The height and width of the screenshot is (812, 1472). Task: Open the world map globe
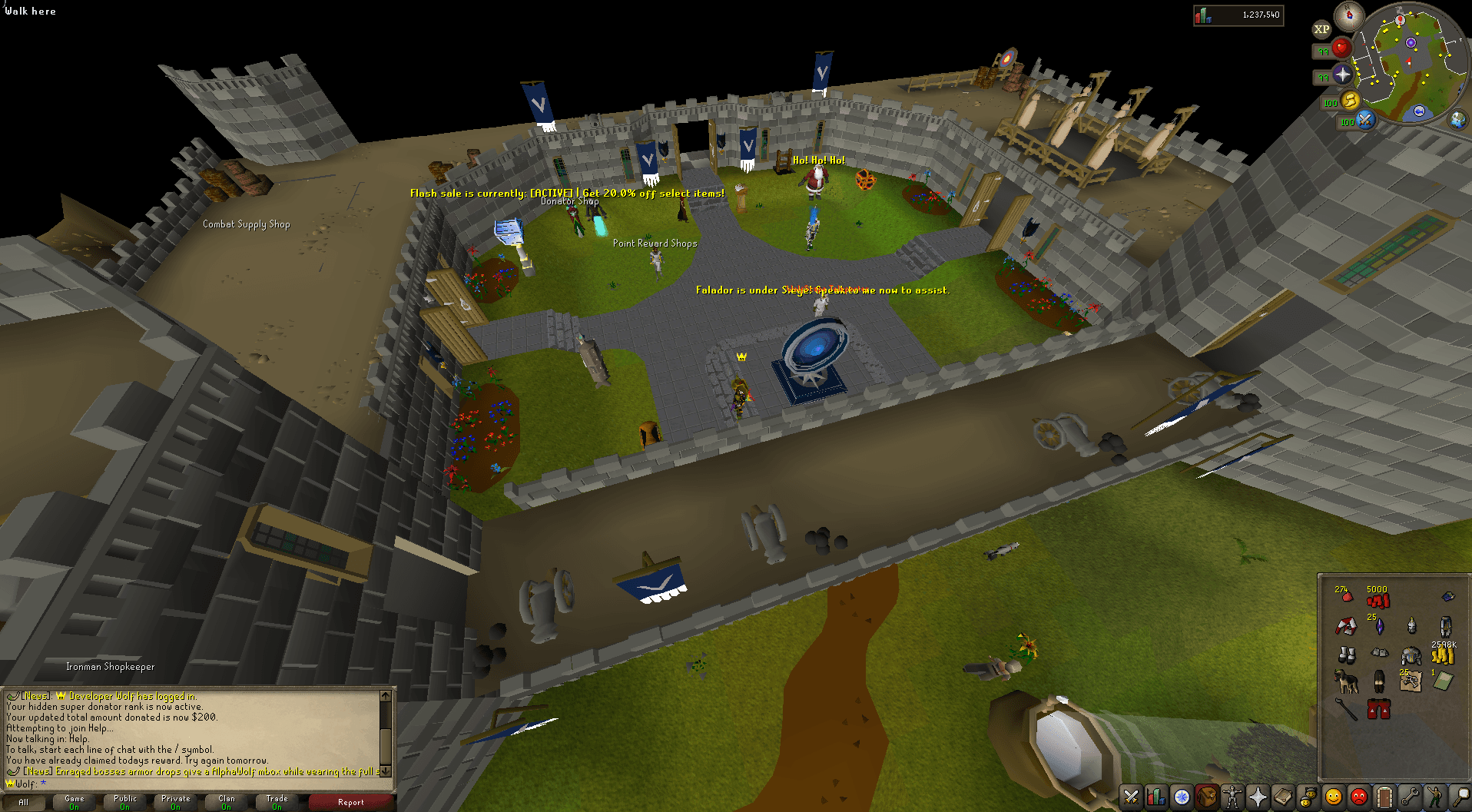[1458, 121]
